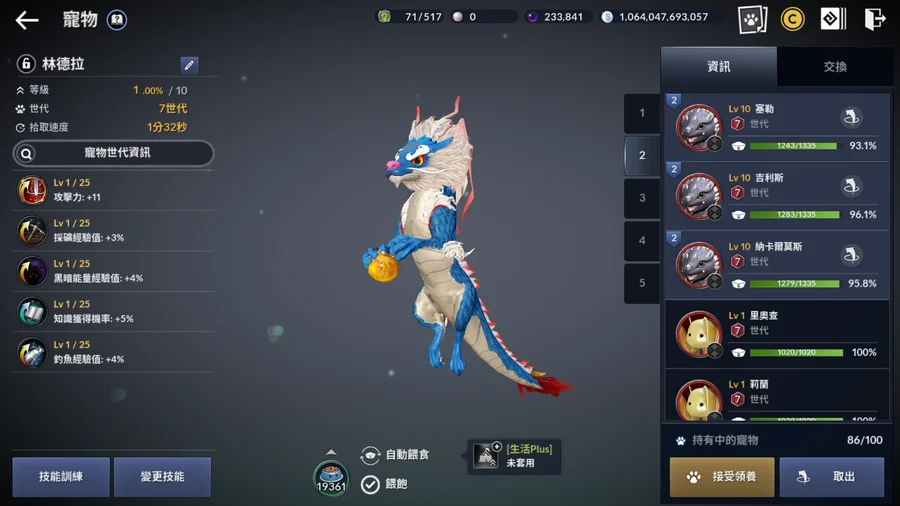Click the 取出 take out button
This screenshot has height=506, width=900.
point(832,477)
